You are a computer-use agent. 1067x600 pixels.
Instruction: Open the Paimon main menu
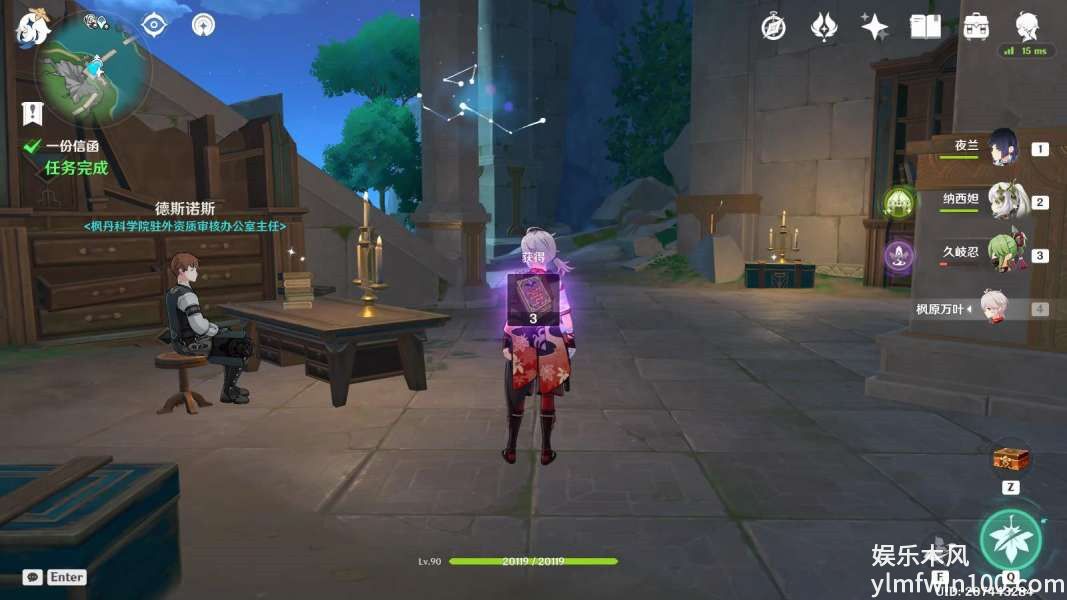pos(32,27)
